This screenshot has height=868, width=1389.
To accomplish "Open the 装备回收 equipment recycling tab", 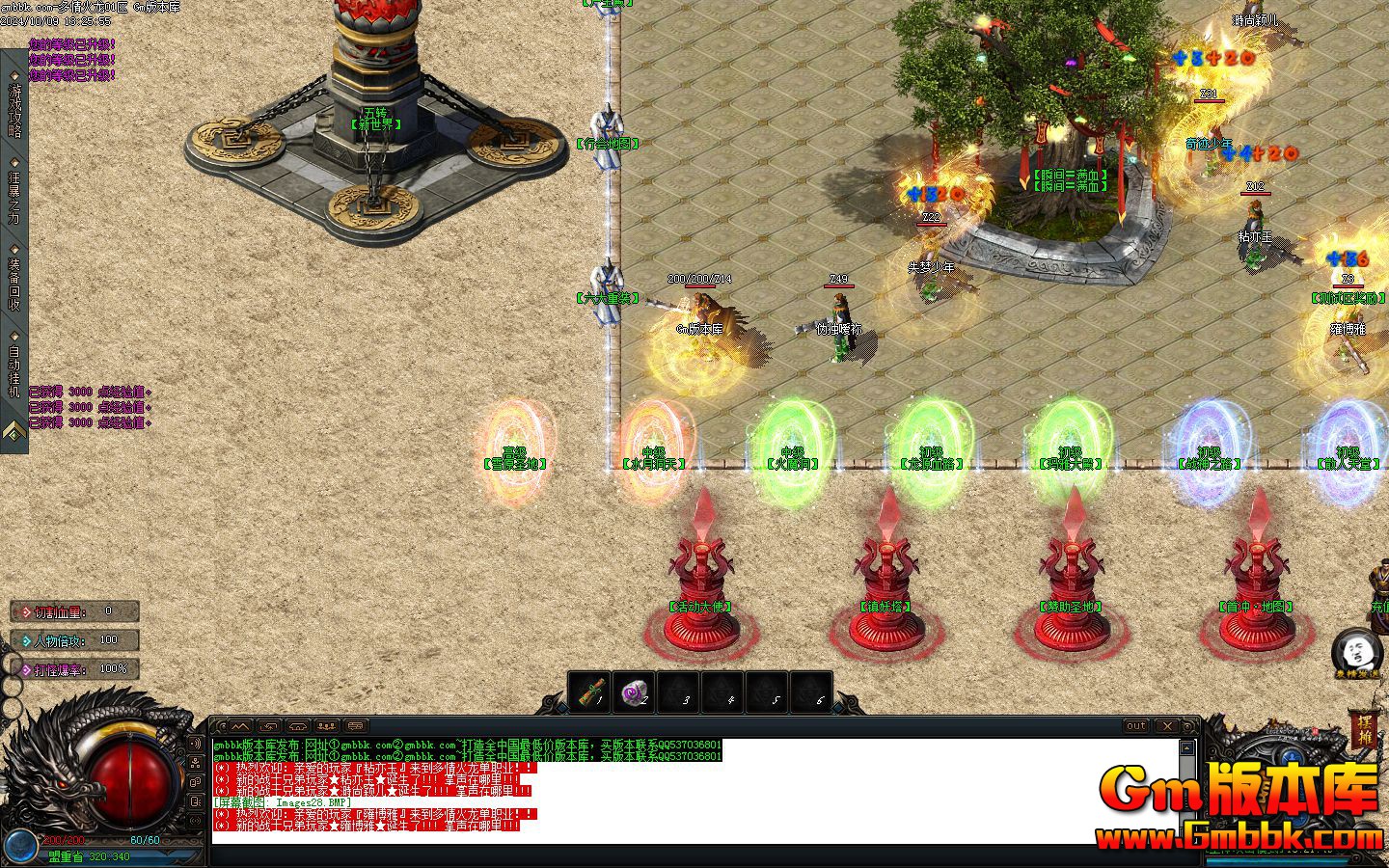I will click(x=14, y=283).
